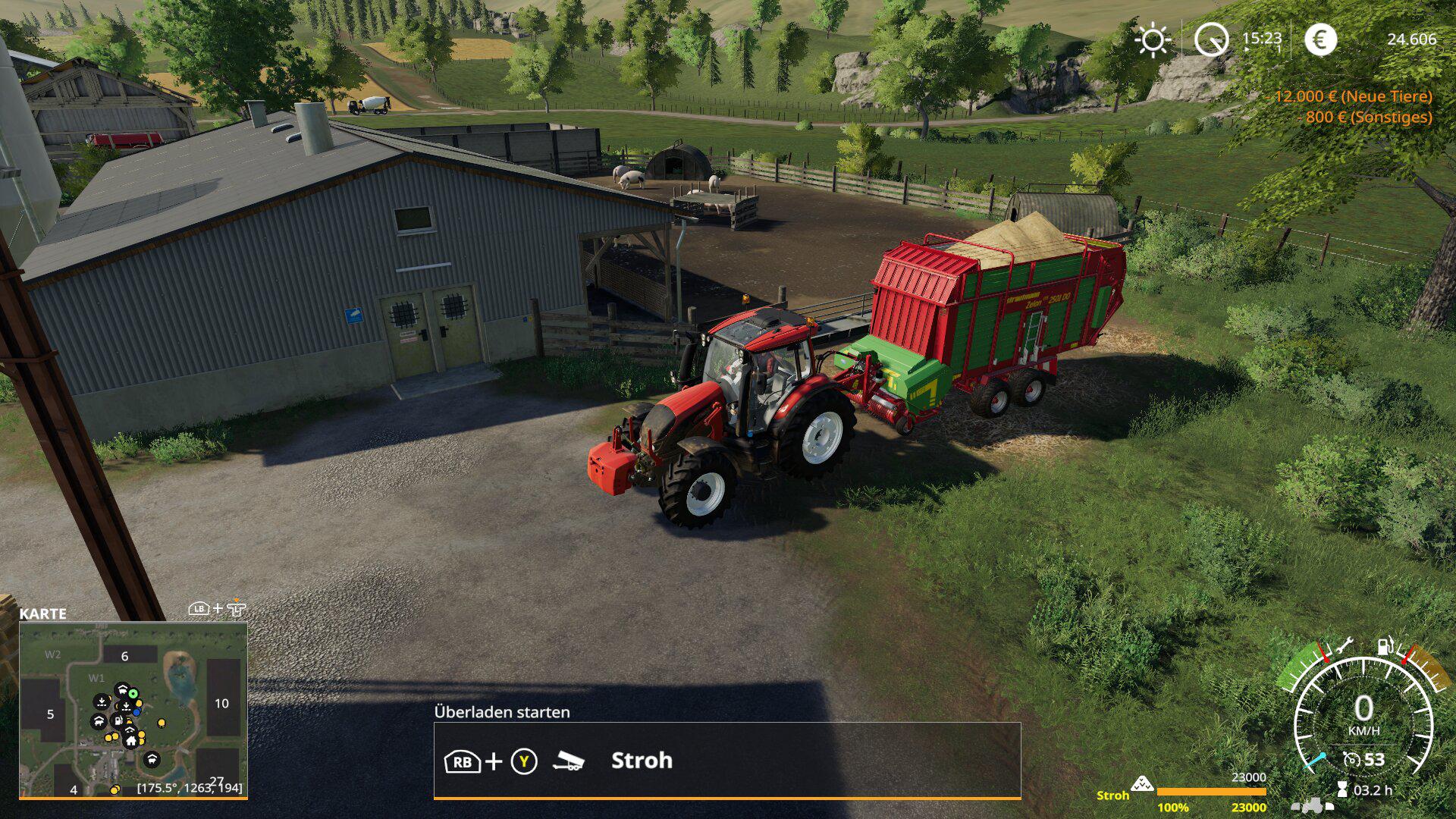
Task: Toggle the cruise control speed icon
Action: pos(1351,759)
